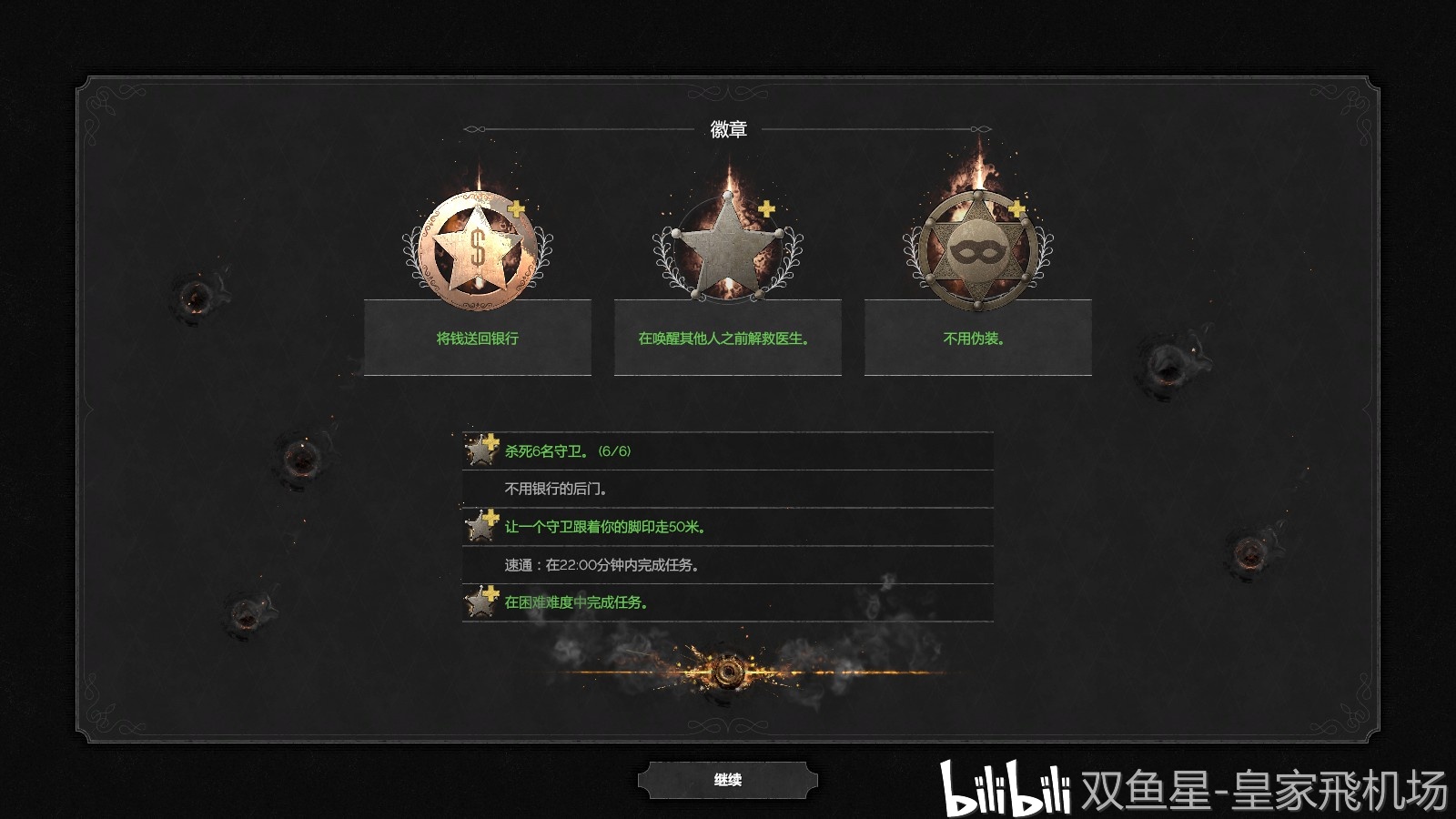Select the 让一个守卫跟着你的脚印走50米 challenge row
The image size is (1456, 819).
(727, 527)
